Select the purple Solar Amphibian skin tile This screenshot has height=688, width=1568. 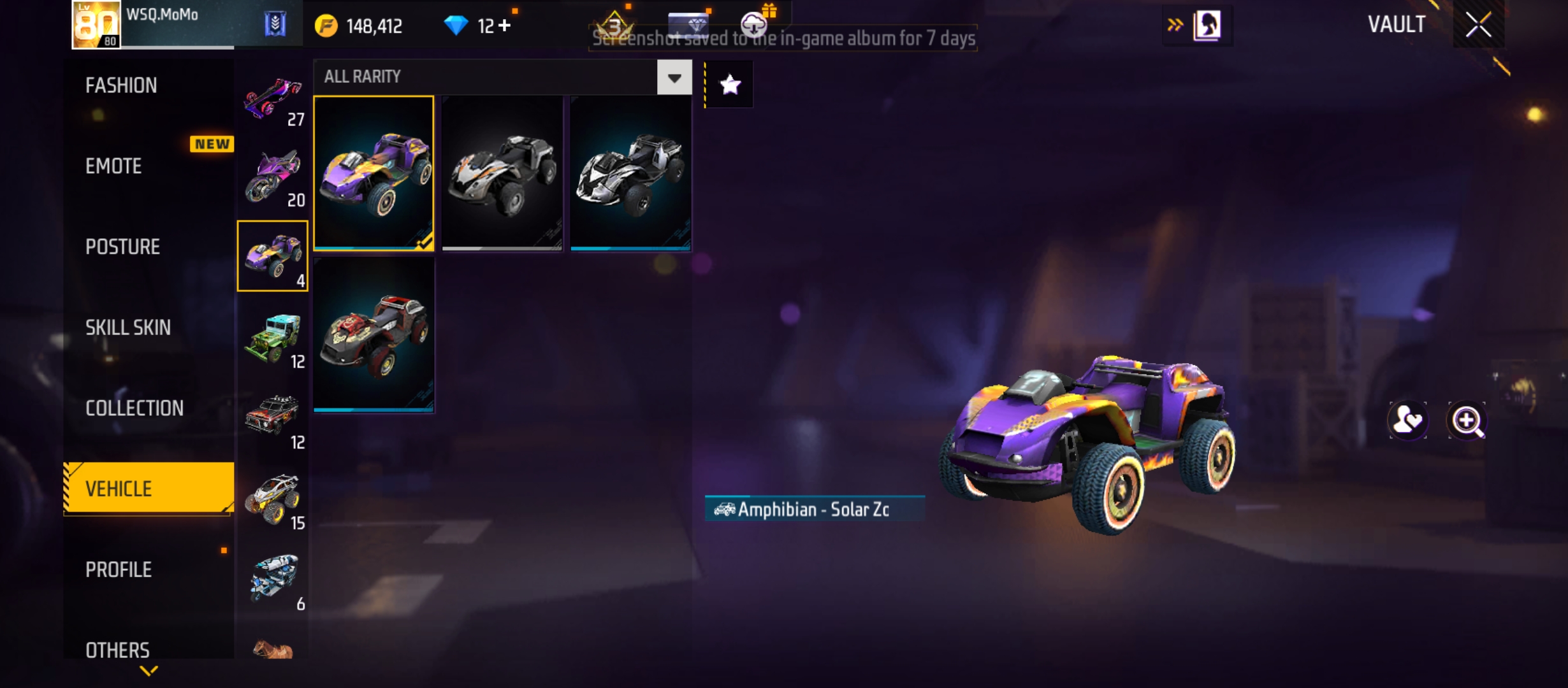374,173
